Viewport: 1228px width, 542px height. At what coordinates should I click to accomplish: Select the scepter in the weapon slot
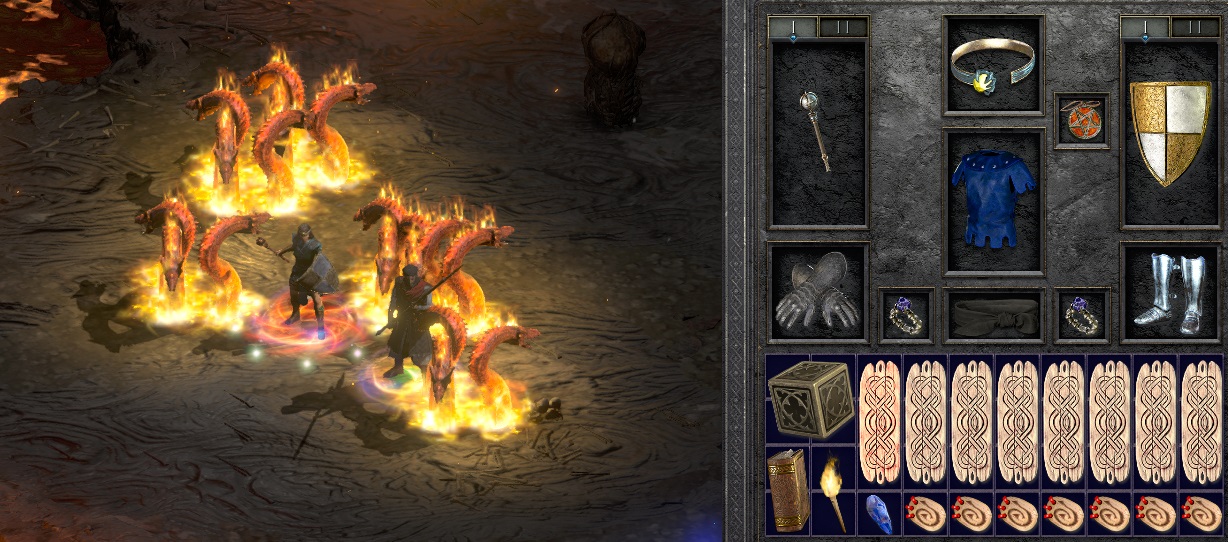click(817, 132)
